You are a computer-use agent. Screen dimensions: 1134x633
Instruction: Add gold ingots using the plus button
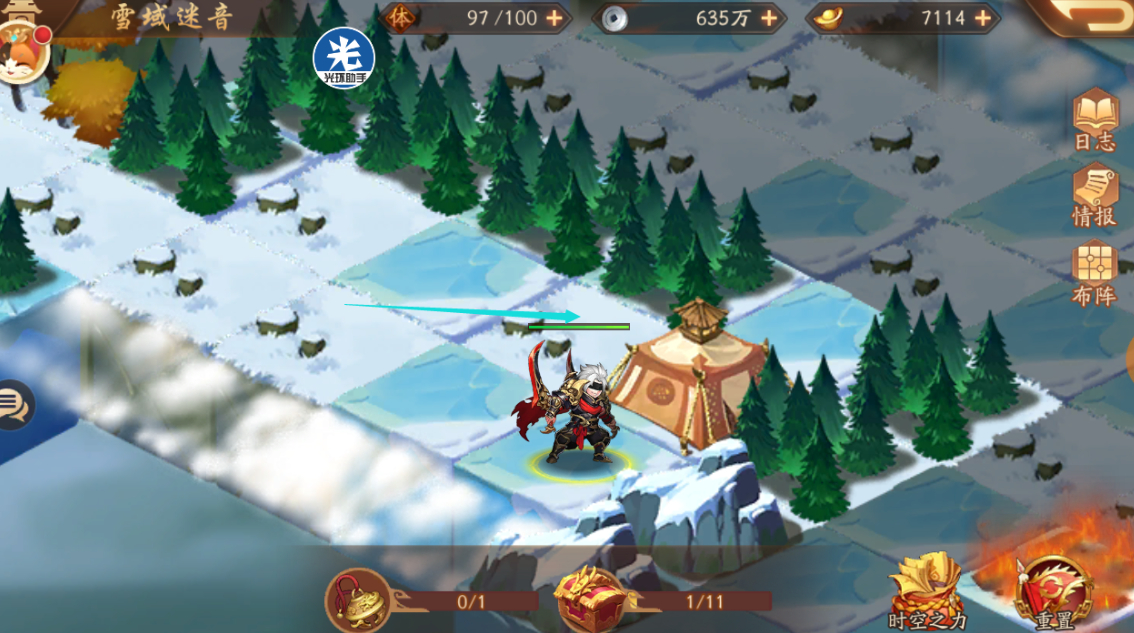(983, 18)
